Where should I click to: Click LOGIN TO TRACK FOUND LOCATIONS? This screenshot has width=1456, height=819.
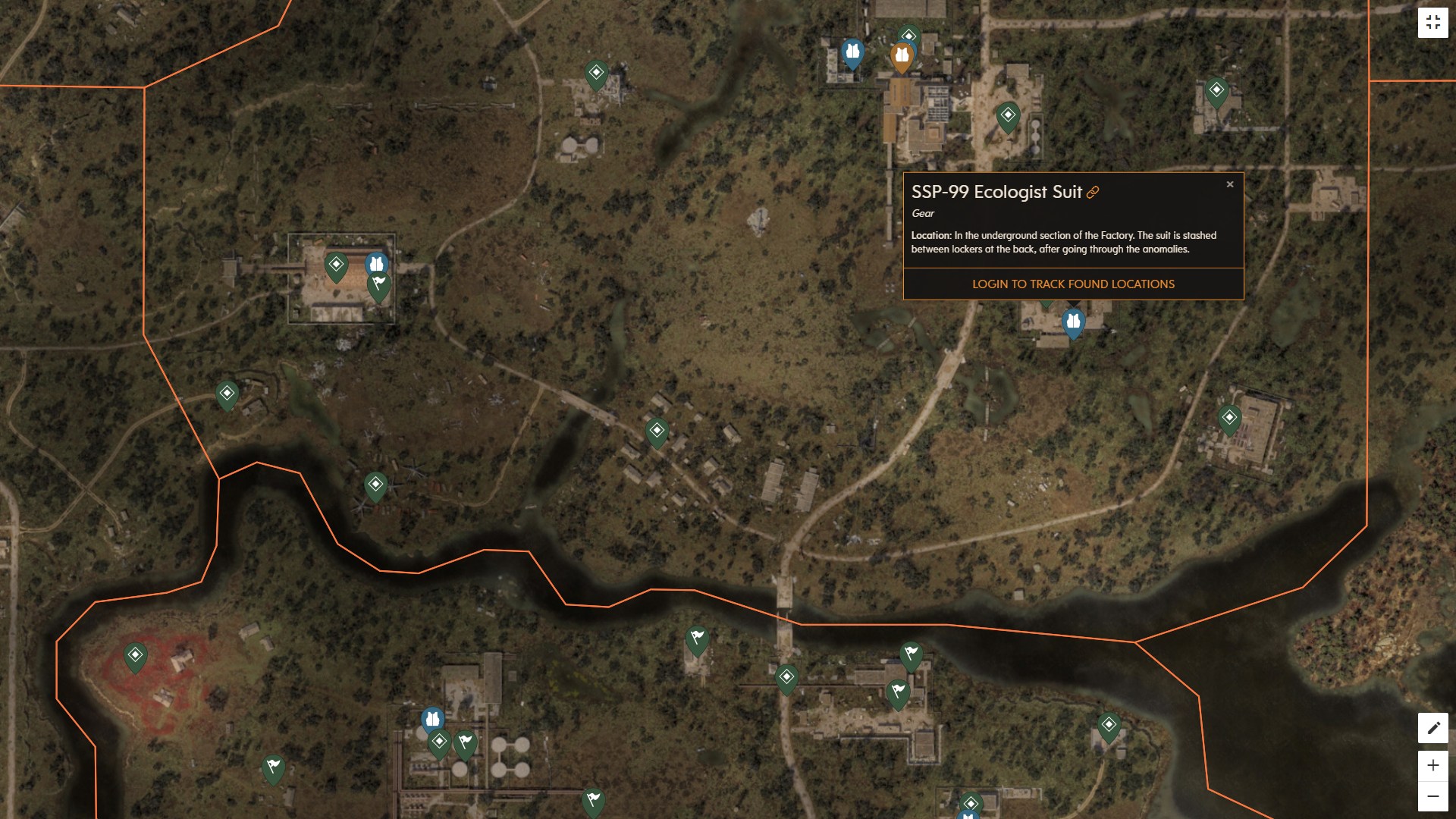click(x=1072, y=284)
